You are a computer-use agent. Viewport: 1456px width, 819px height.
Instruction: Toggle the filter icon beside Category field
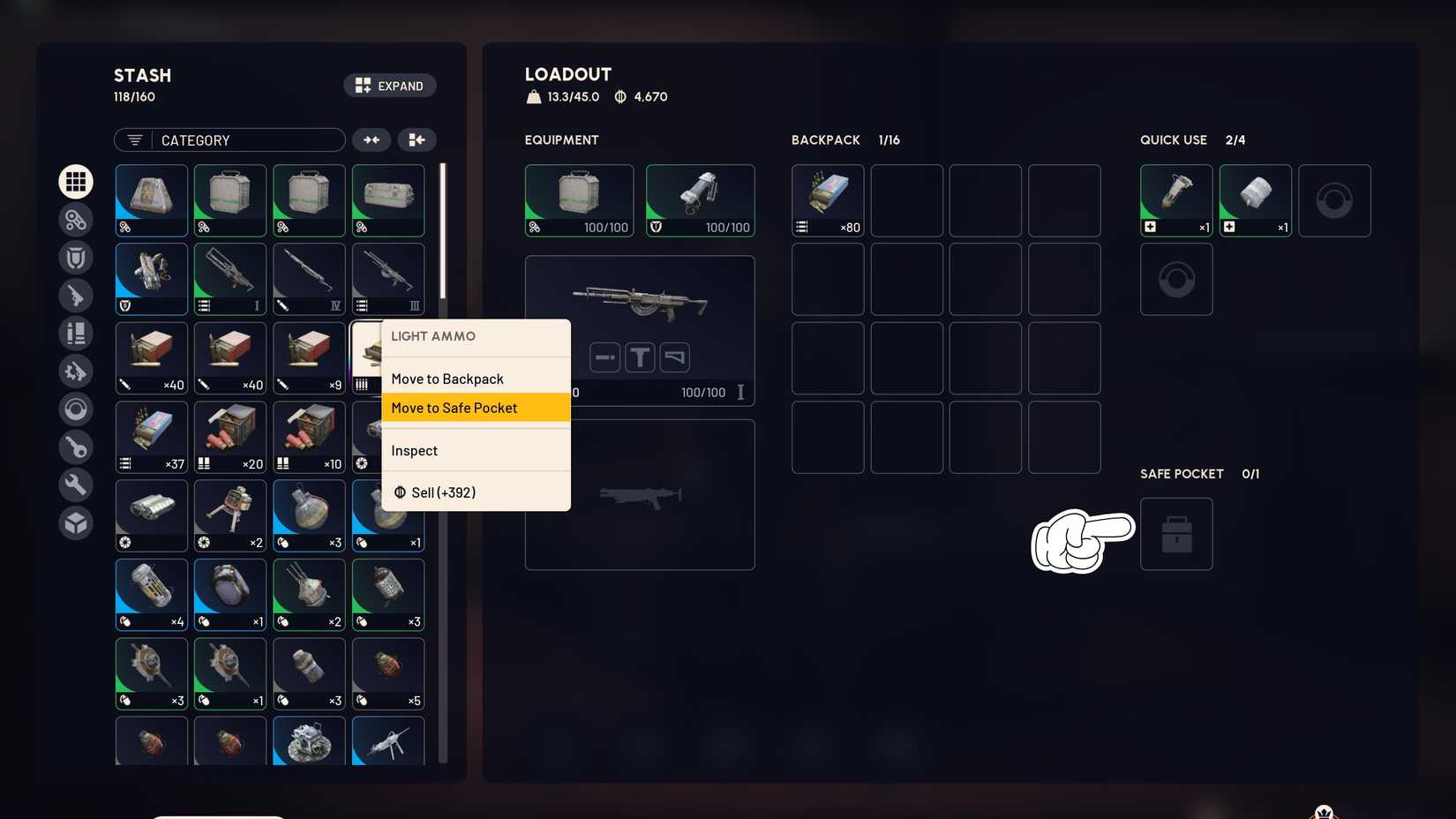(133, 139)
